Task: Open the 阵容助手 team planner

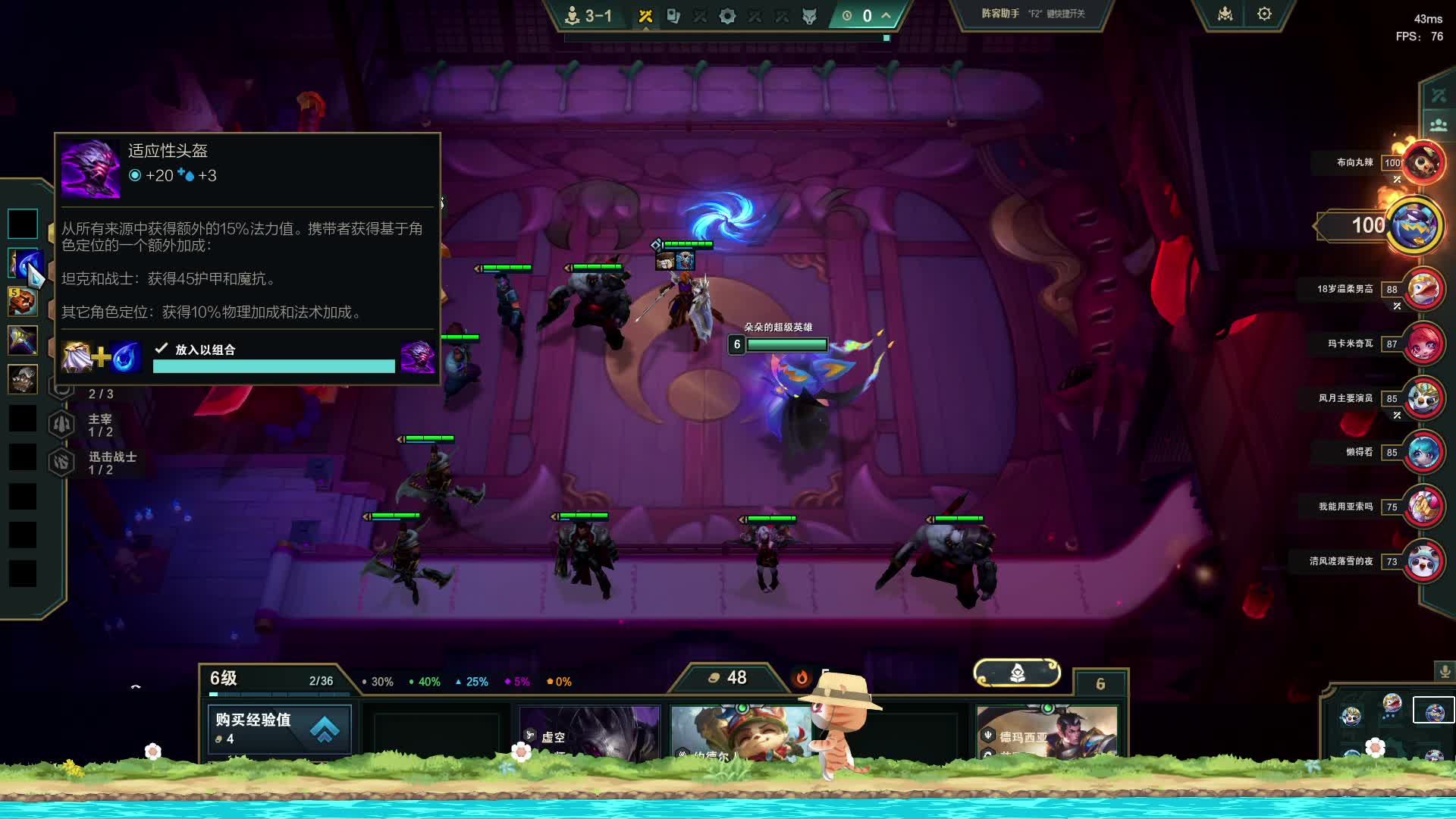Action: coord(1031,14)
